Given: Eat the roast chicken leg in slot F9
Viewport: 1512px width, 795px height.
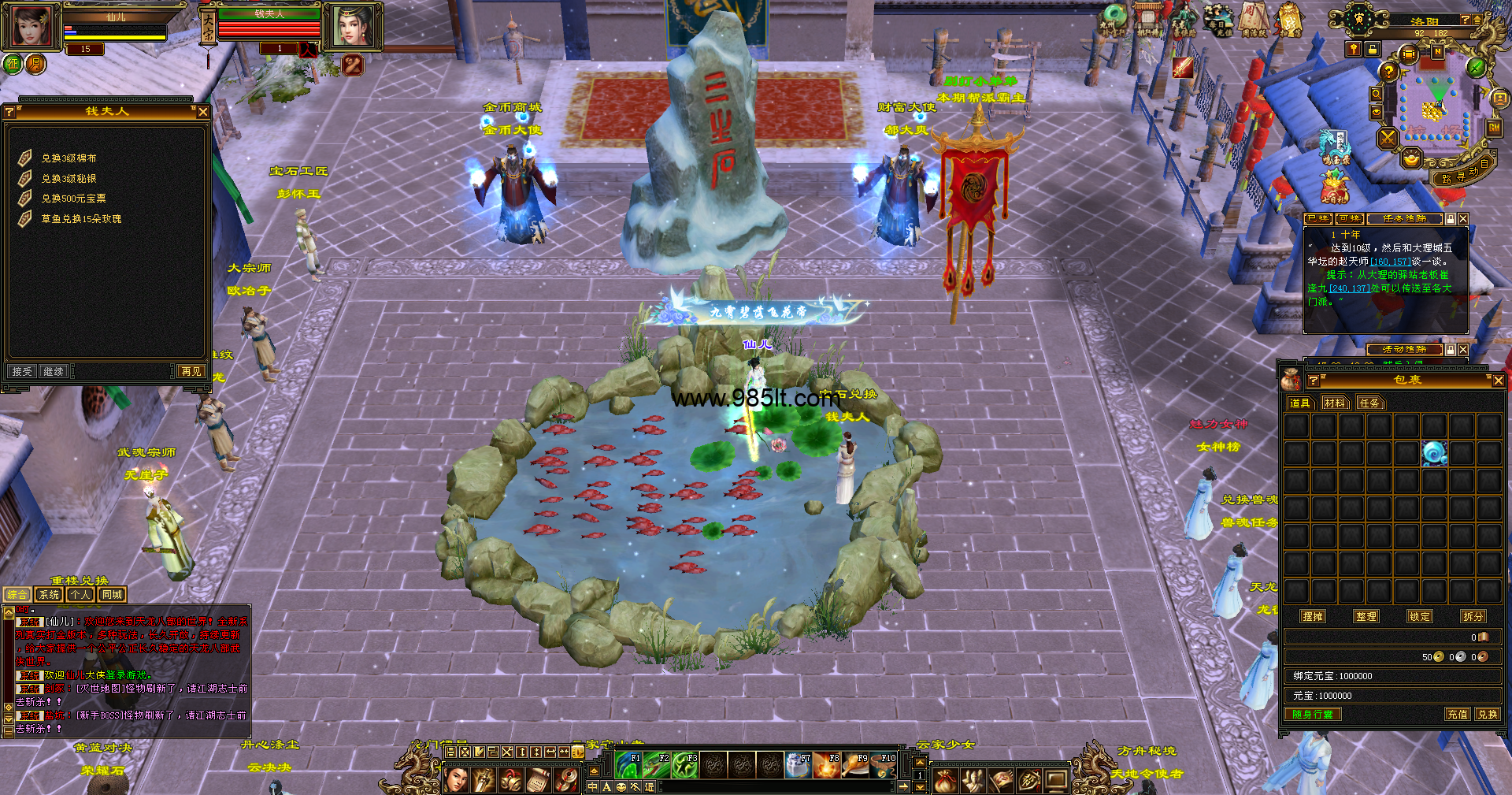Looking at the screenshot, I should tap(855, 764).
